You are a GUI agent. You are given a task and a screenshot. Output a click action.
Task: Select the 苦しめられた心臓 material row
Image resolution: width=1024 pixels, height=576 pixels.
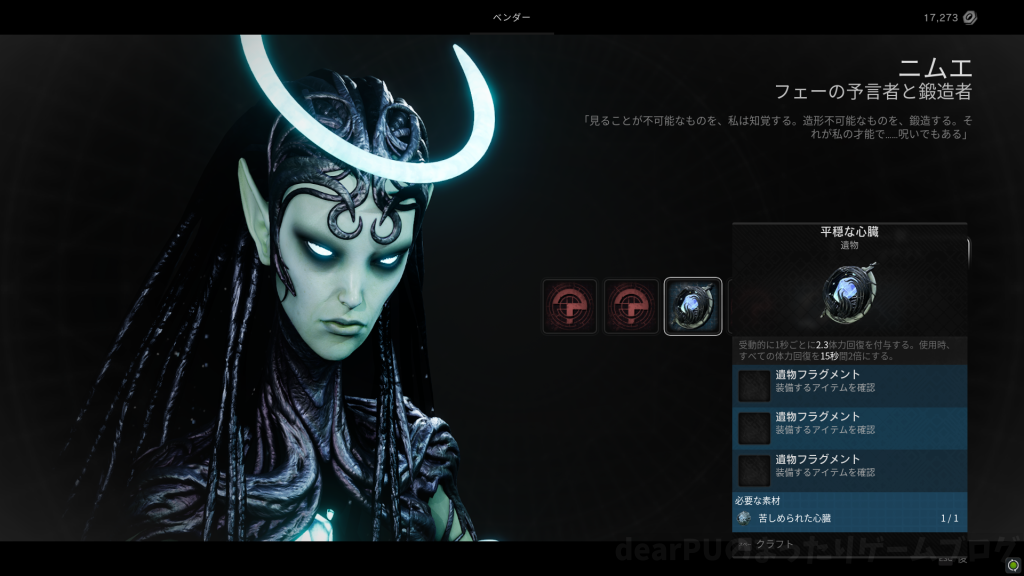tap(849, 518)
